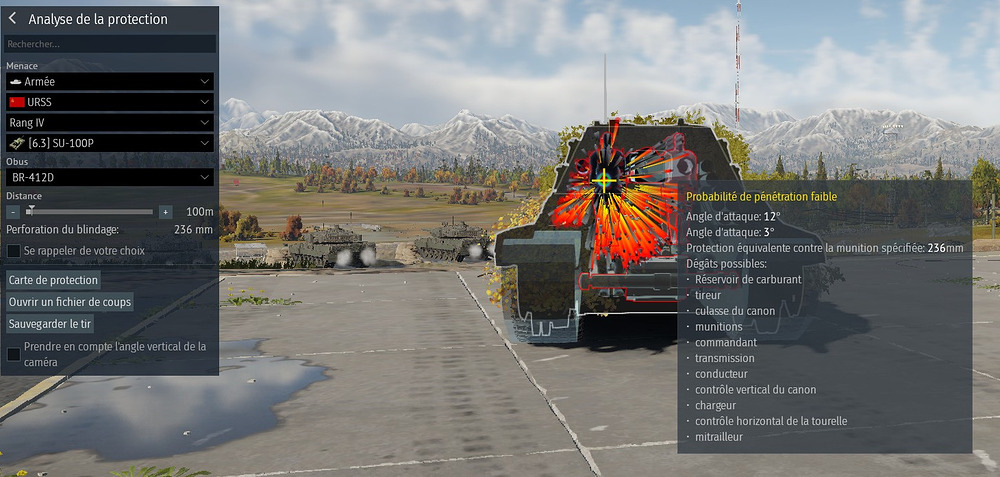Open the BR-412D shell dropdown

click(110, 177)
